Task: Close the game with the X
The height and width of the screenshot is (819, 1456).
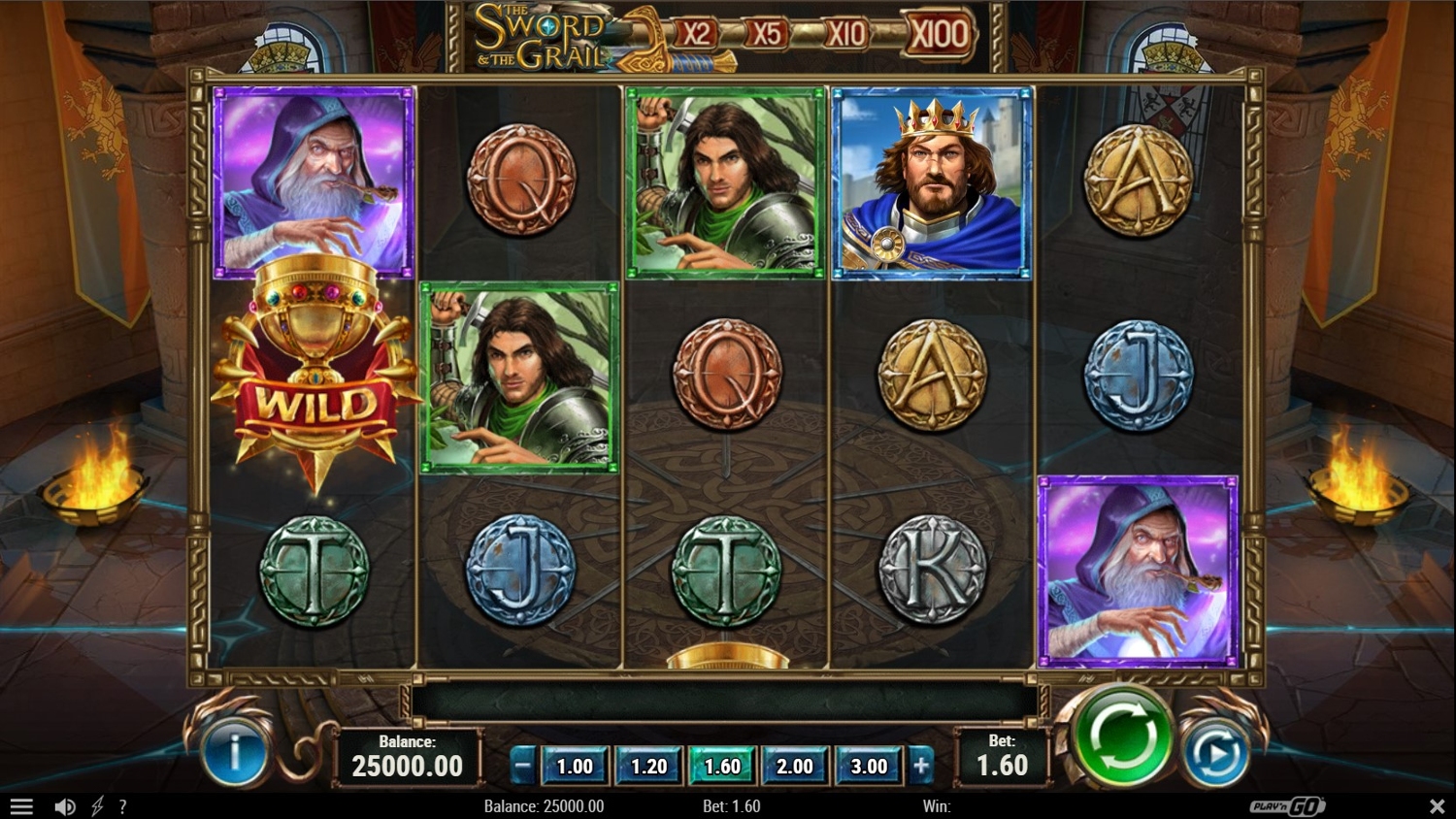Action: [1437, 806]
